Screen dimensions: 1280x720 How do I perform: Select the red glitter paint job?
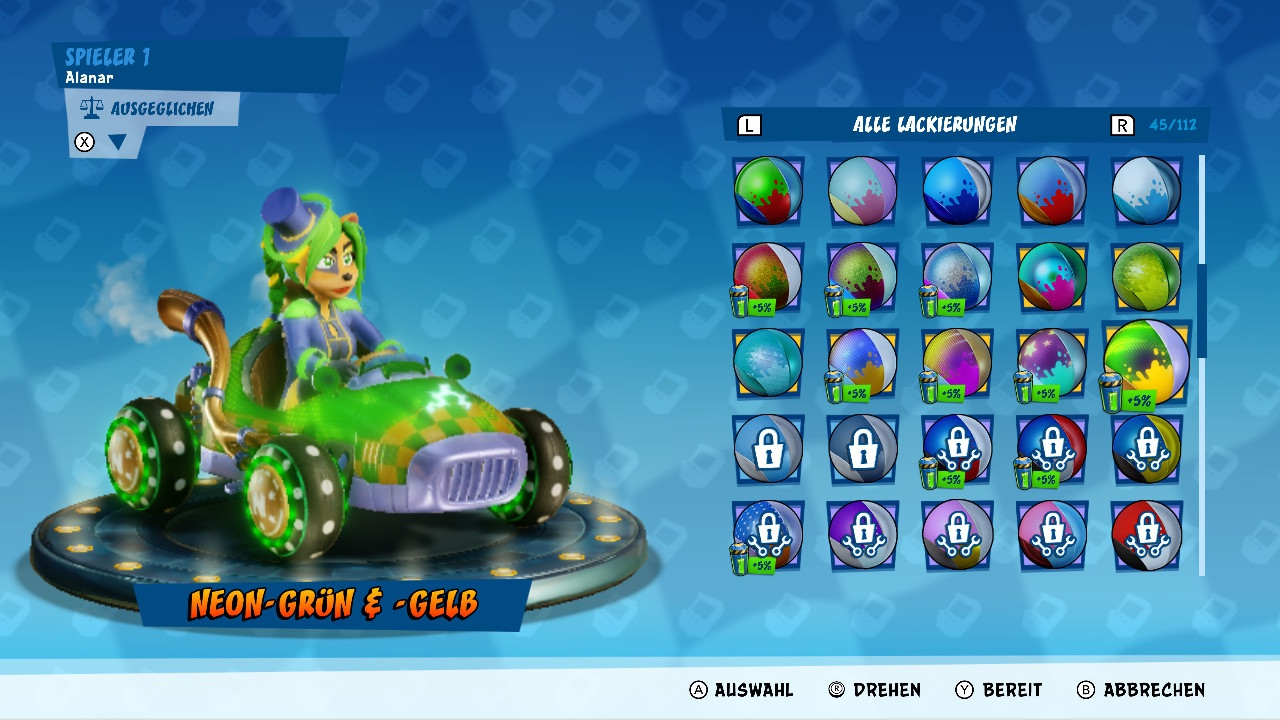(768, 276)
